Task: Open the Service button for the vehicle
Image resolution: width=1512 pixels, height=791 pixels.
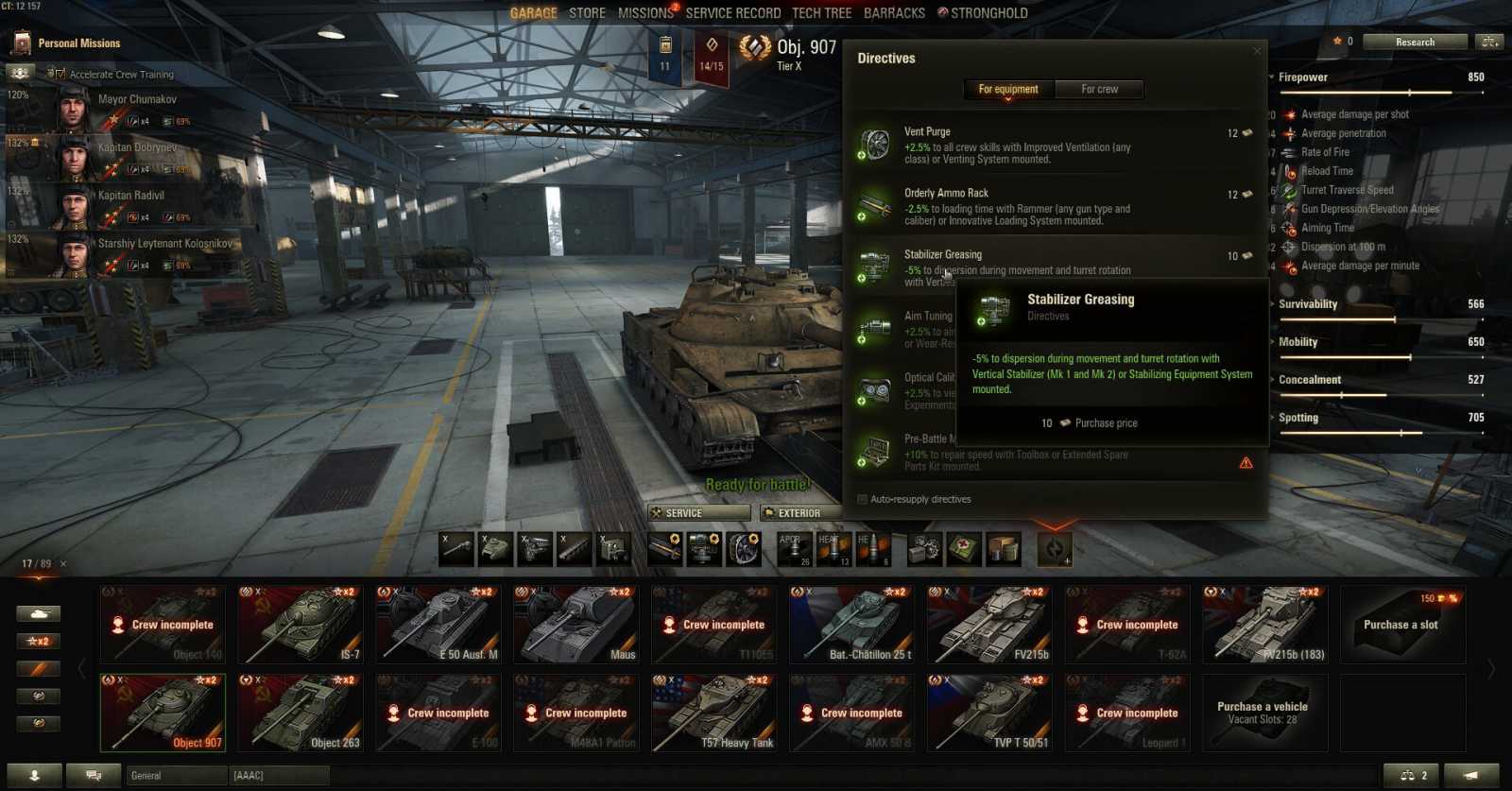Action: pos(699,513)
